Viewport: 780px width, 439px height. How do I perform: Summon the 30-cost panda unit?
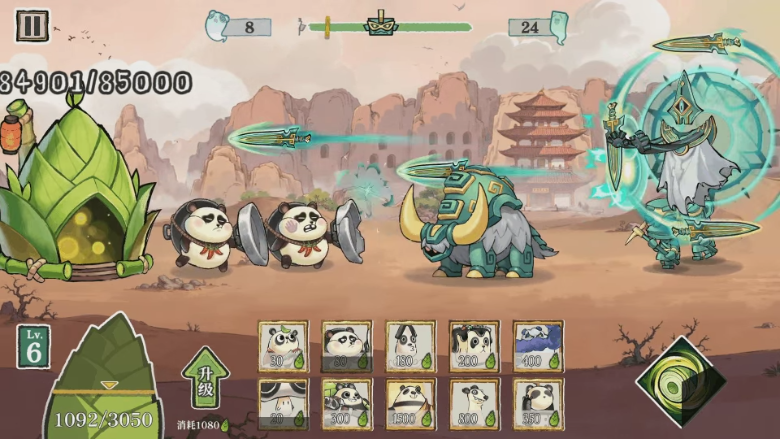tap(283, 346)
